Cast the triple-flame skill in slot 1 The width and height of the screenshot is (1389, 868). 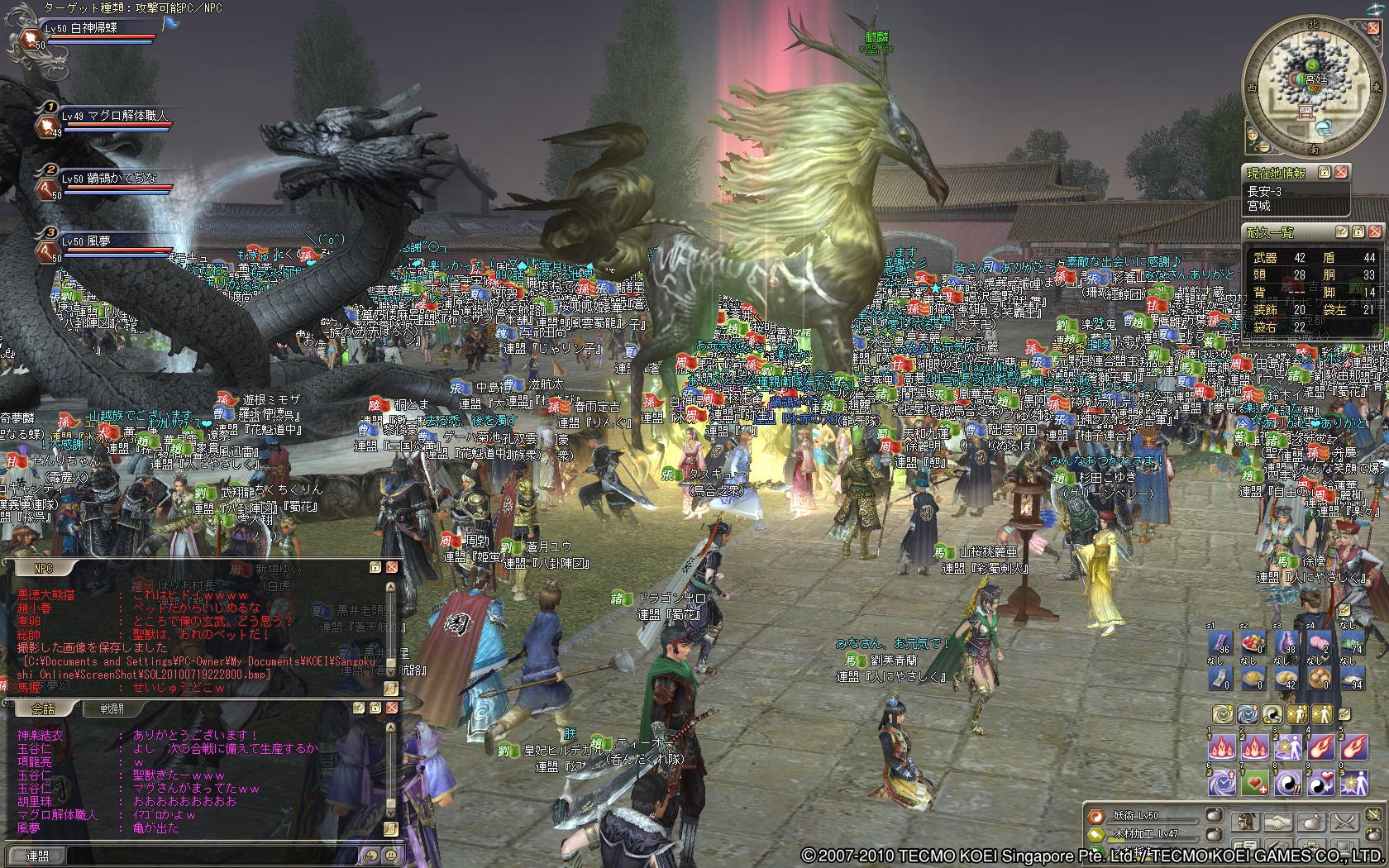pos(1221,746)
